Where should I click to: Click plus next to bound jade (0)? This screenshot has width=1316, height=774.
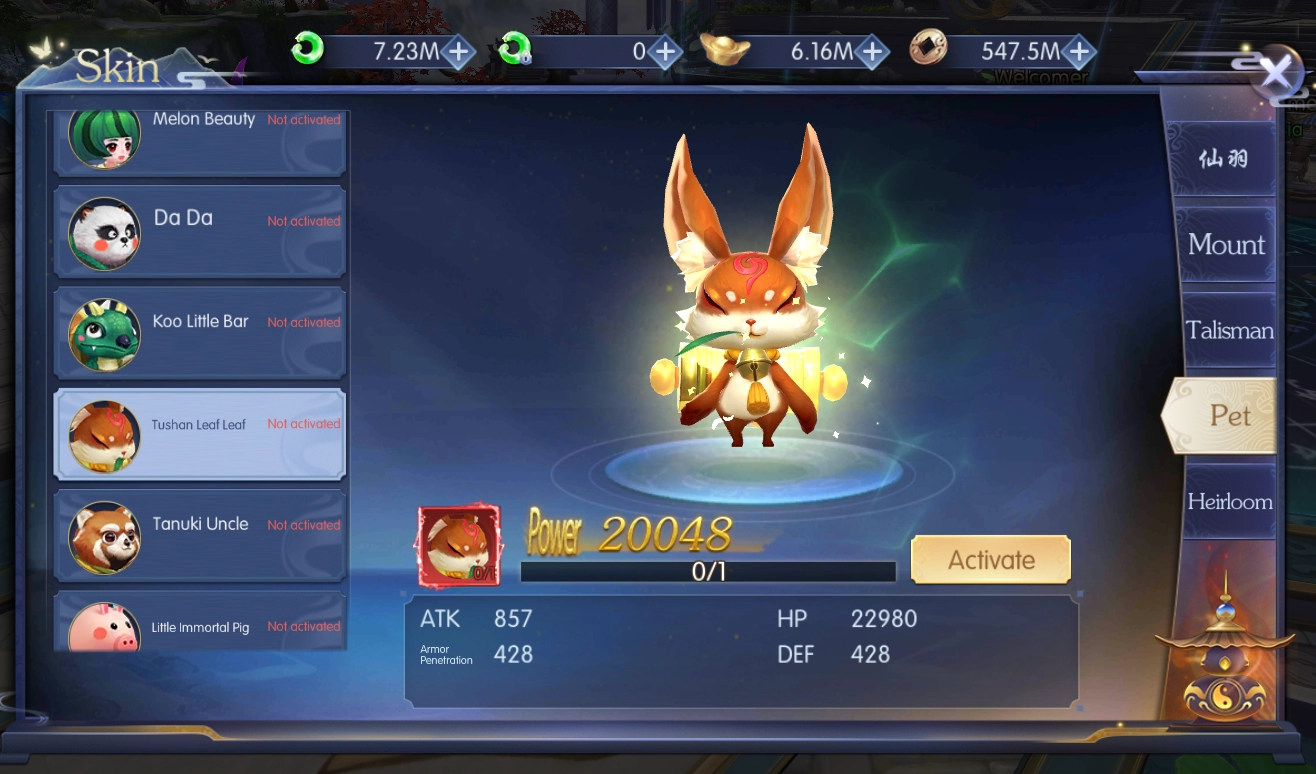point(665,51)
